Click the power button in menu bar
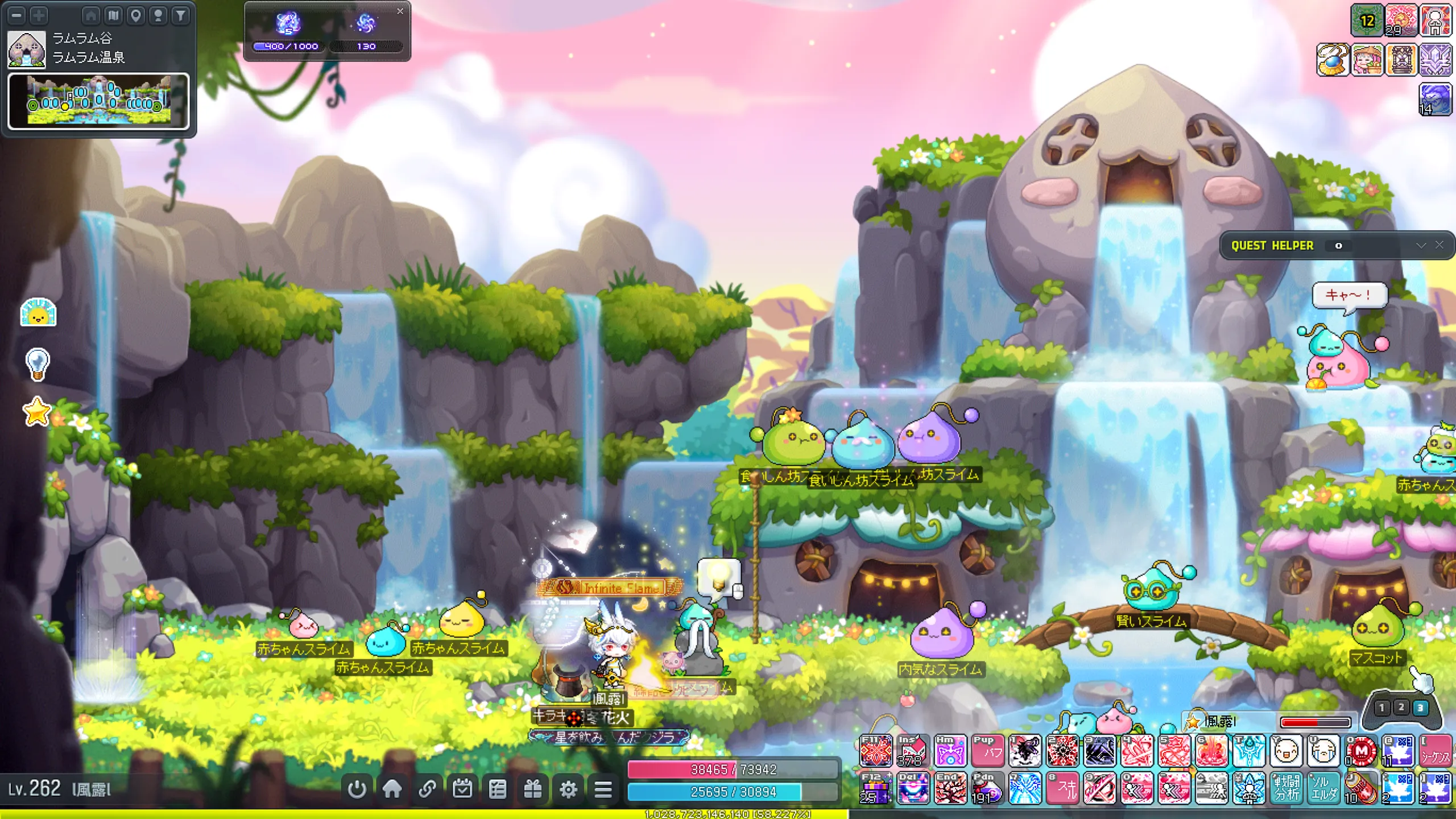The width and height of the screenshot is (1456, 819). [357, 789]
